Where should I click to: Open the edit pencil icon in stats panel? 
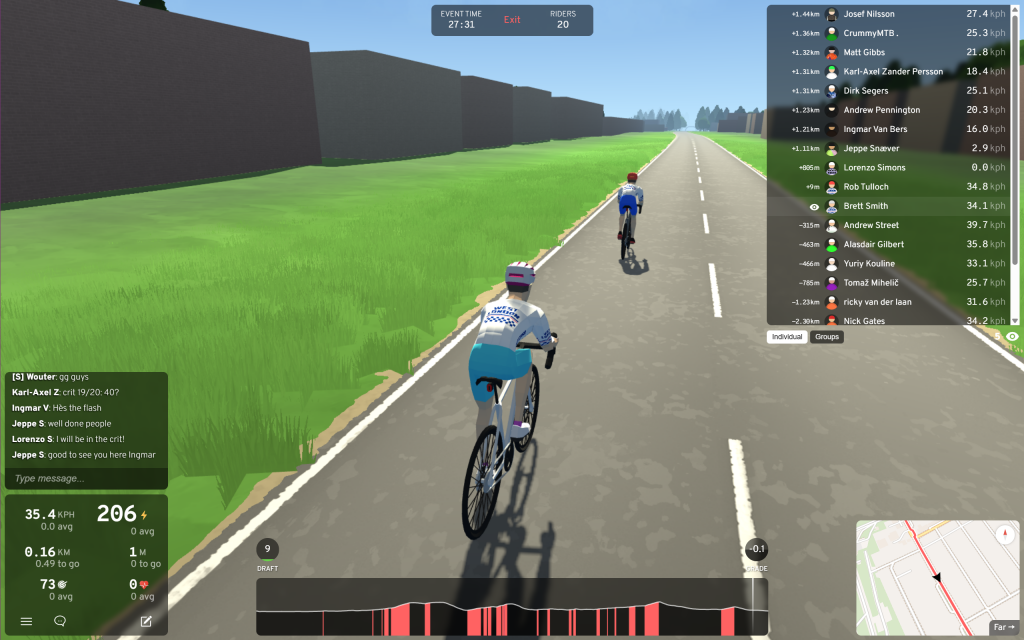click(x=146, y=621)
